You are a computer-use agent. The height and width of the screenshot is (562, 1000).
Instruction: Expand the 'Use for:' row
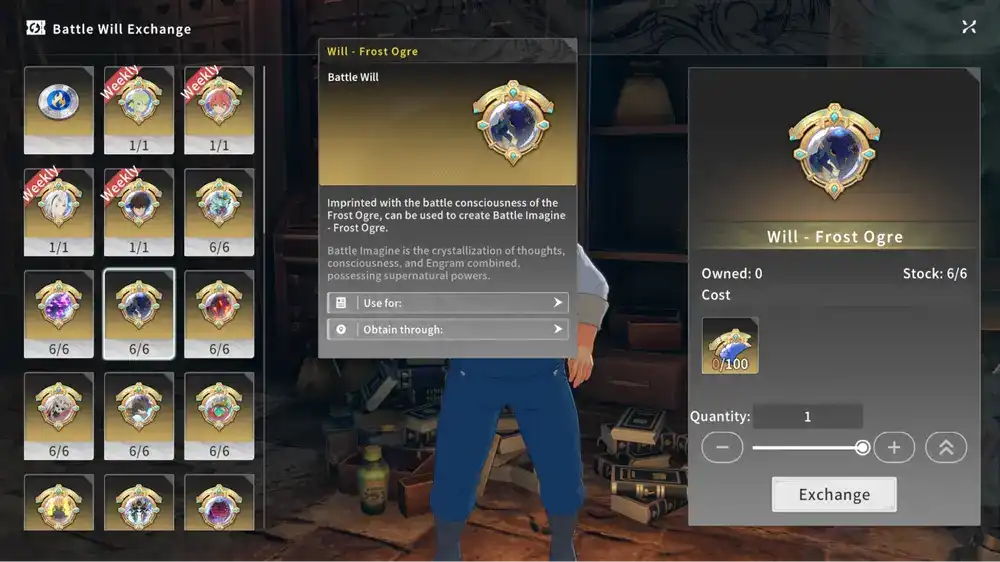click(x=447, y=302)
